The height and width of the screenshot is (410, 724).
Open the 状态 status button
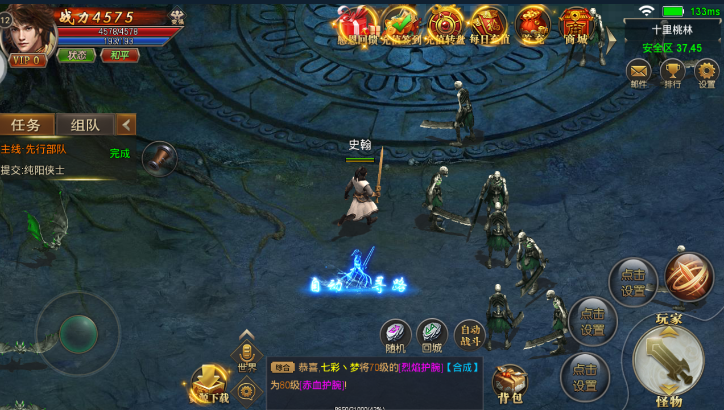(77, 55)
